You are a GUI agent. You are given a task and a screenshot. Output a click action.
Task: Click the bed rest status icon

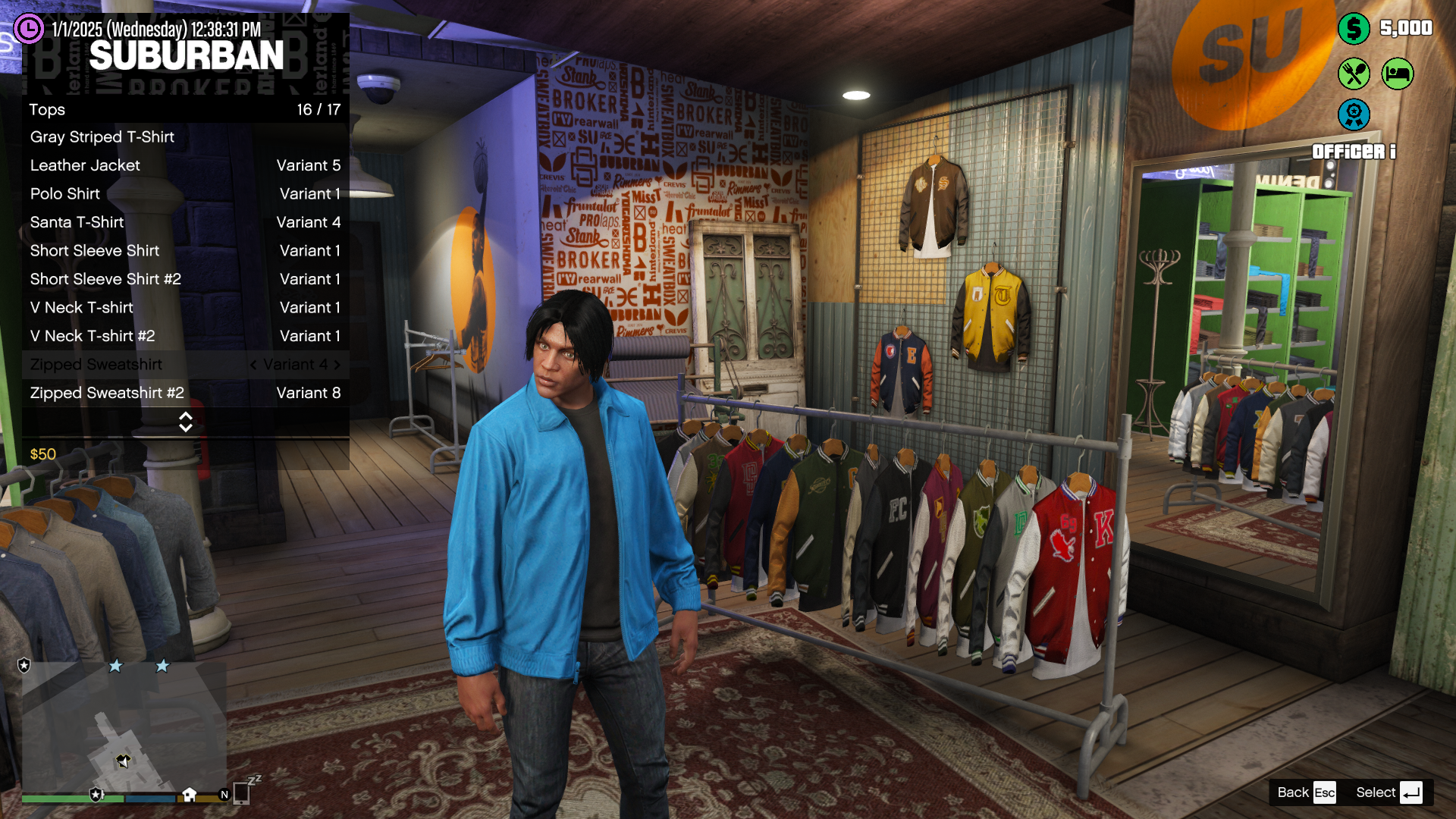(x=1397, y=74)
